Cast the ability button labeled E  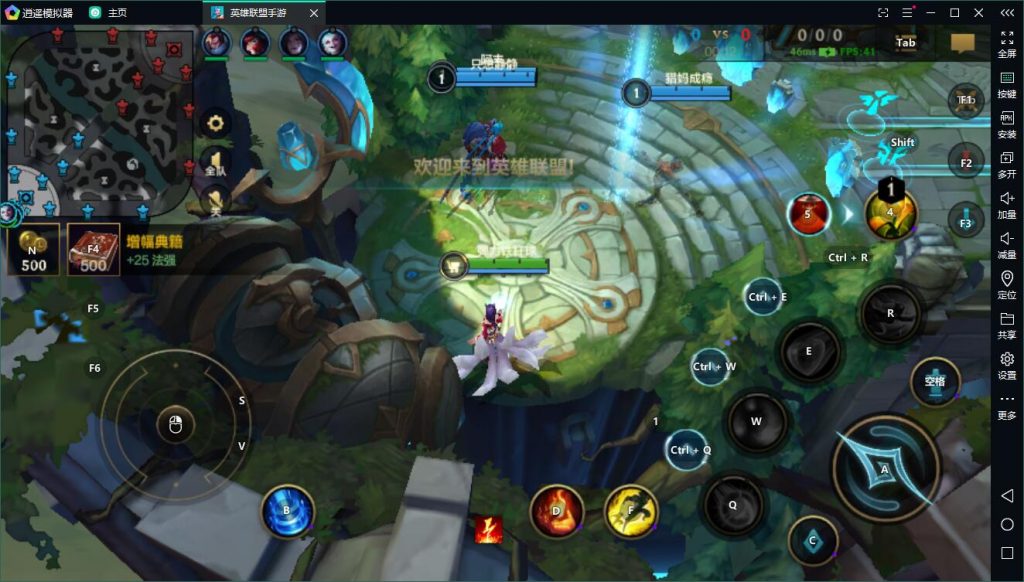(x=810, y=351)
